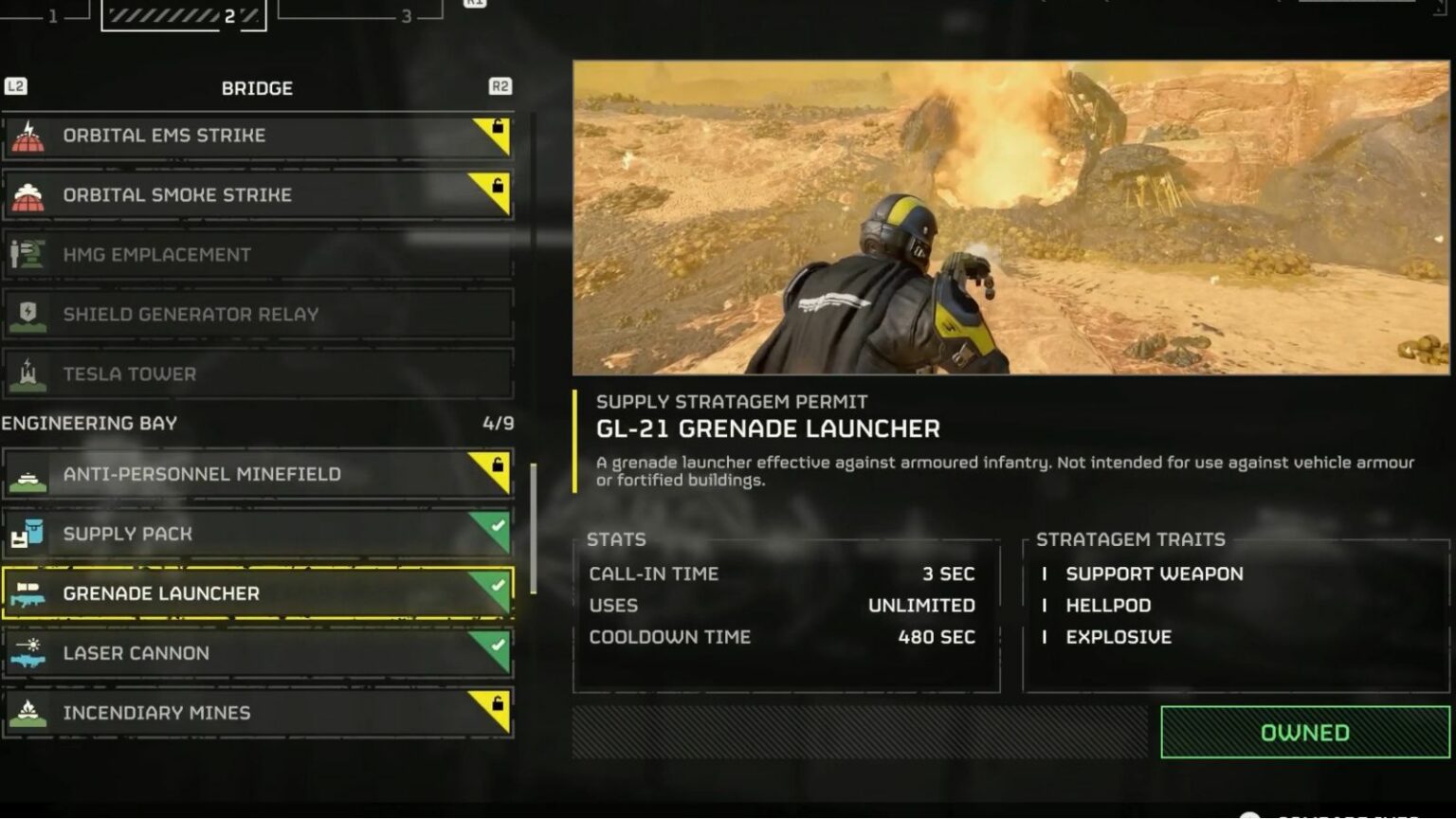Image resolution: width=1456 pixels, height=819 pixels.
Task: Select the highlighted tab number 2
Action: 184,14
